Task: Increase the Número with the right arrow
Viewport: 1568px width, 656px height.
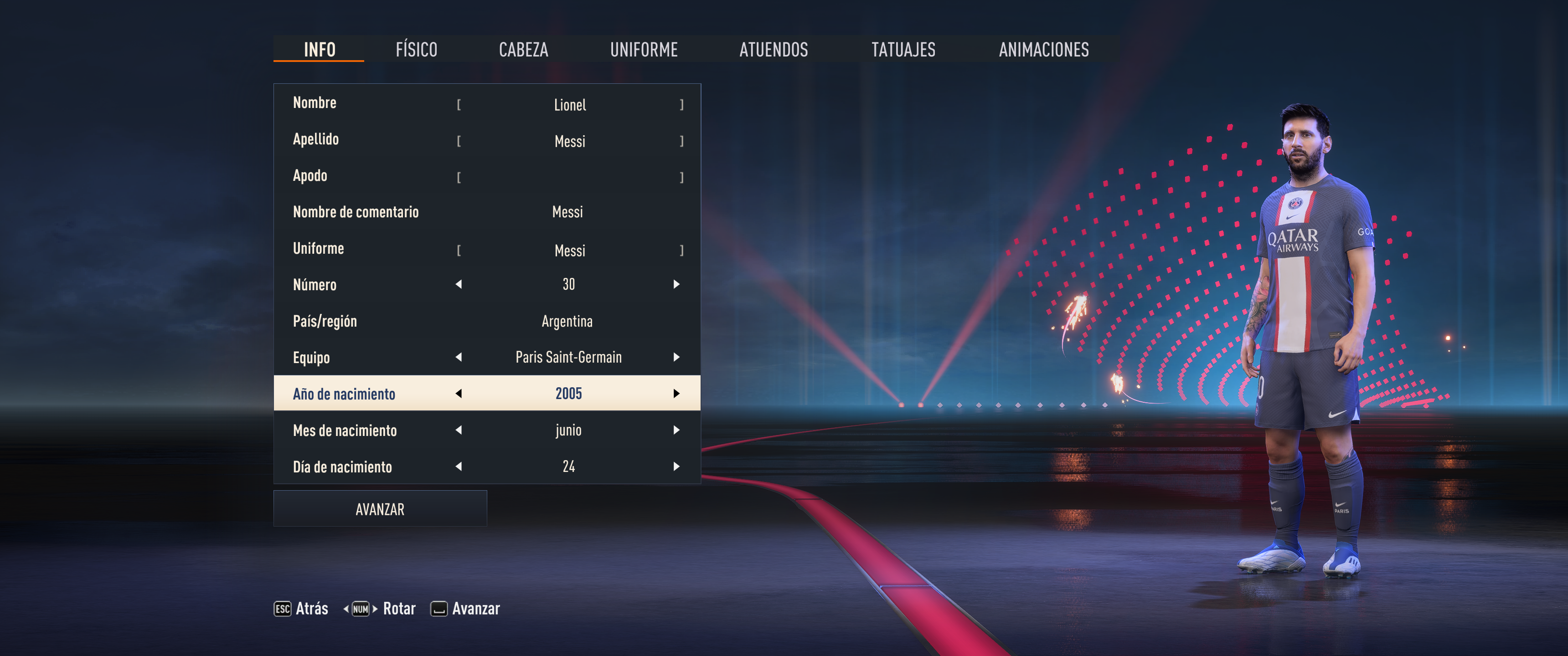Action: click(x=676, y=284)
